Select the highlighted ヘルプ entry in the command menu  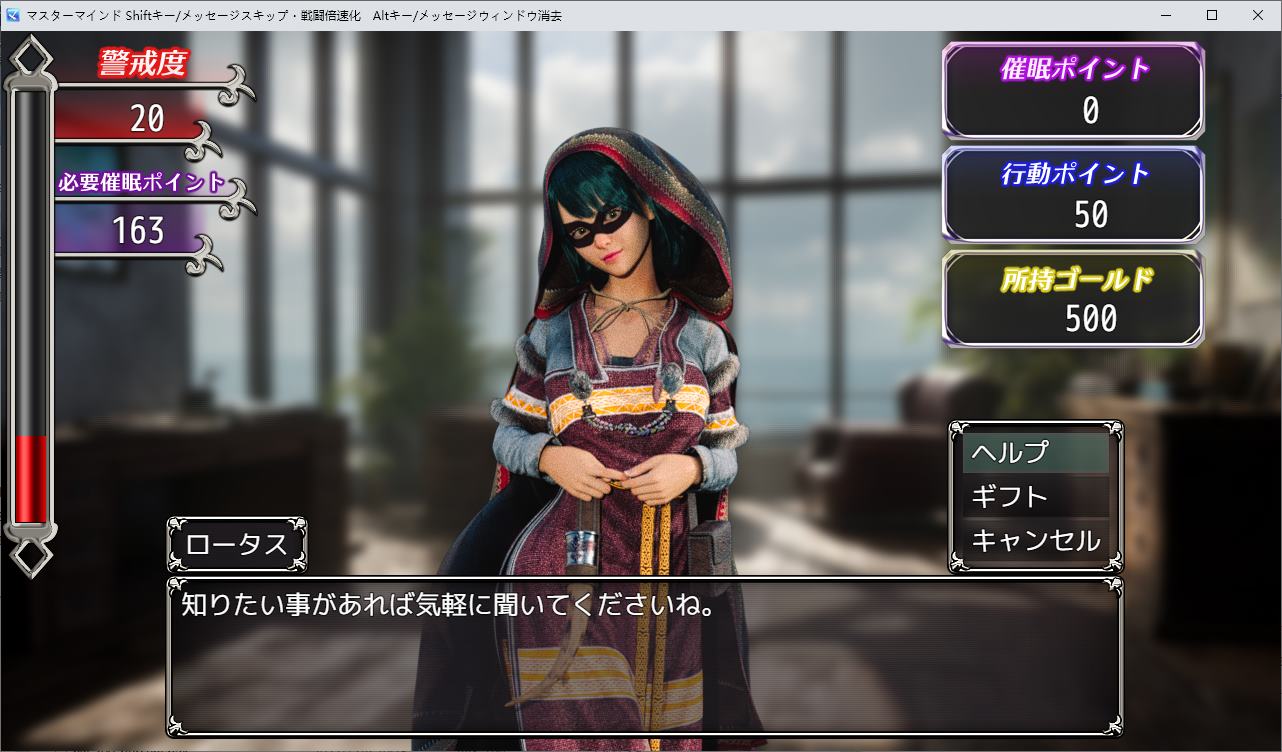click(x=1035, y=452)
